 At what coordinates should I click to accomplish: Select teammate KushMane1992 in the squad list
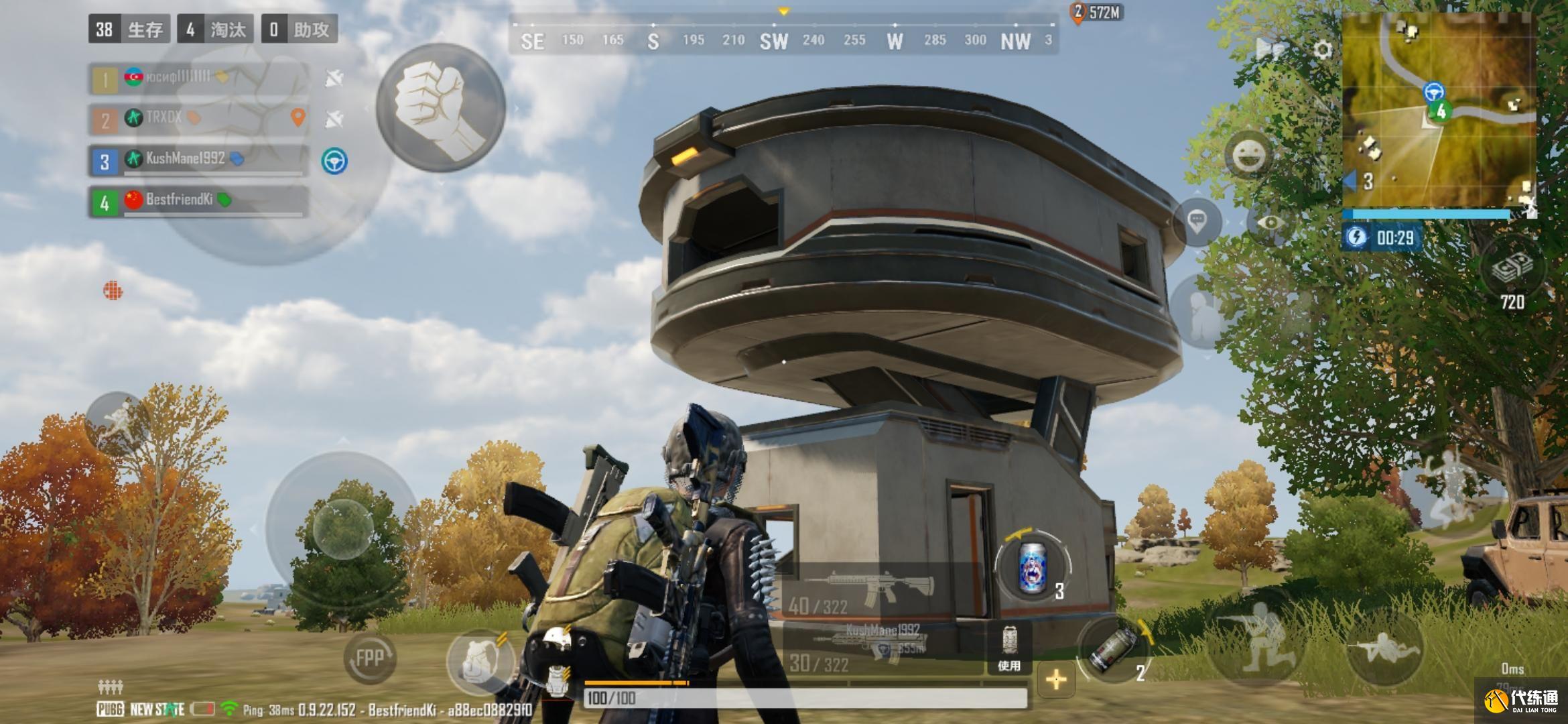click(x=198, y=161)
